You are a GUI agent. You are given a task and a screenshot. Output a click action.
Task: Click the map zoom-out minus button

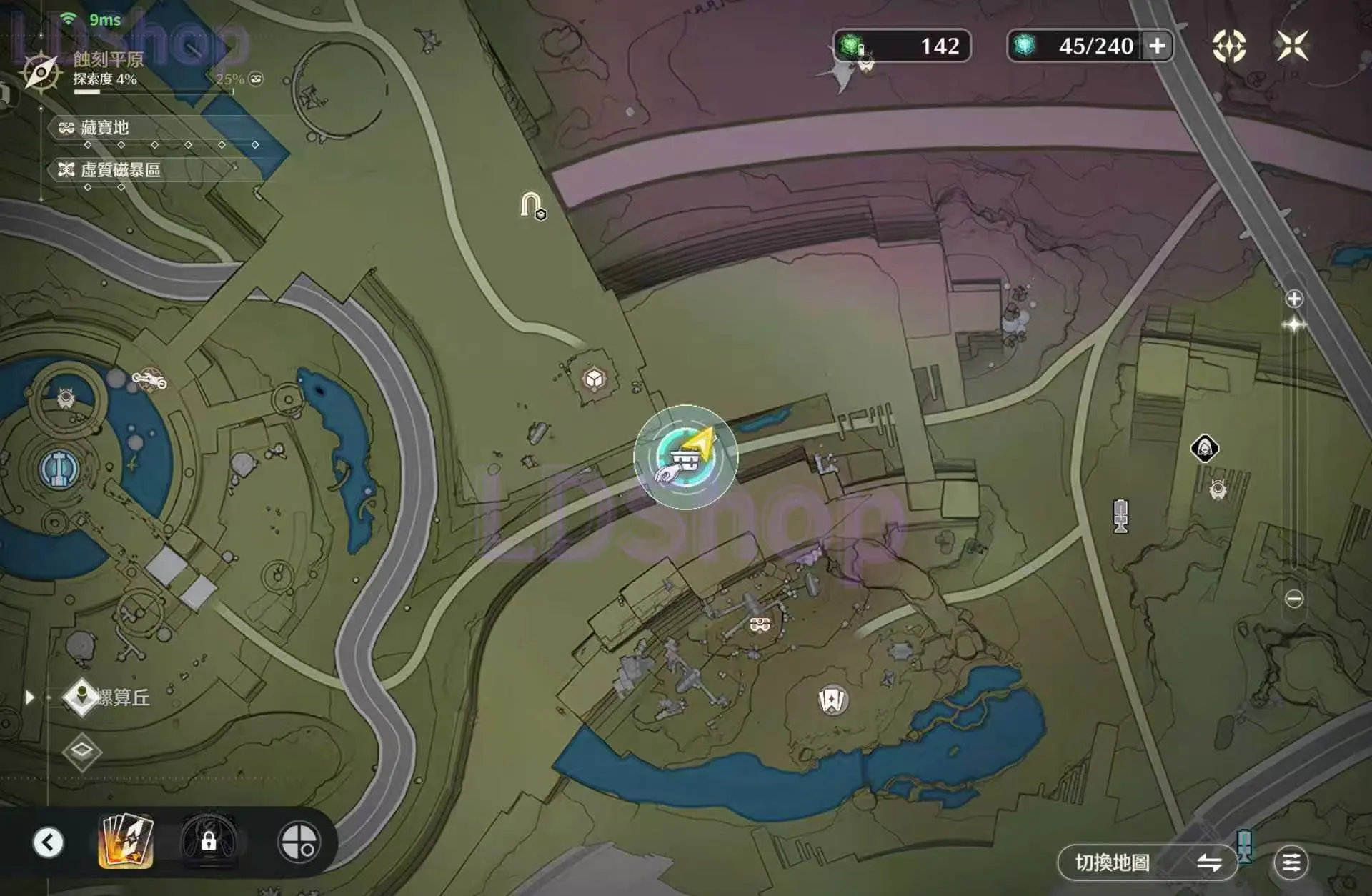click(x=1294, y=599)
